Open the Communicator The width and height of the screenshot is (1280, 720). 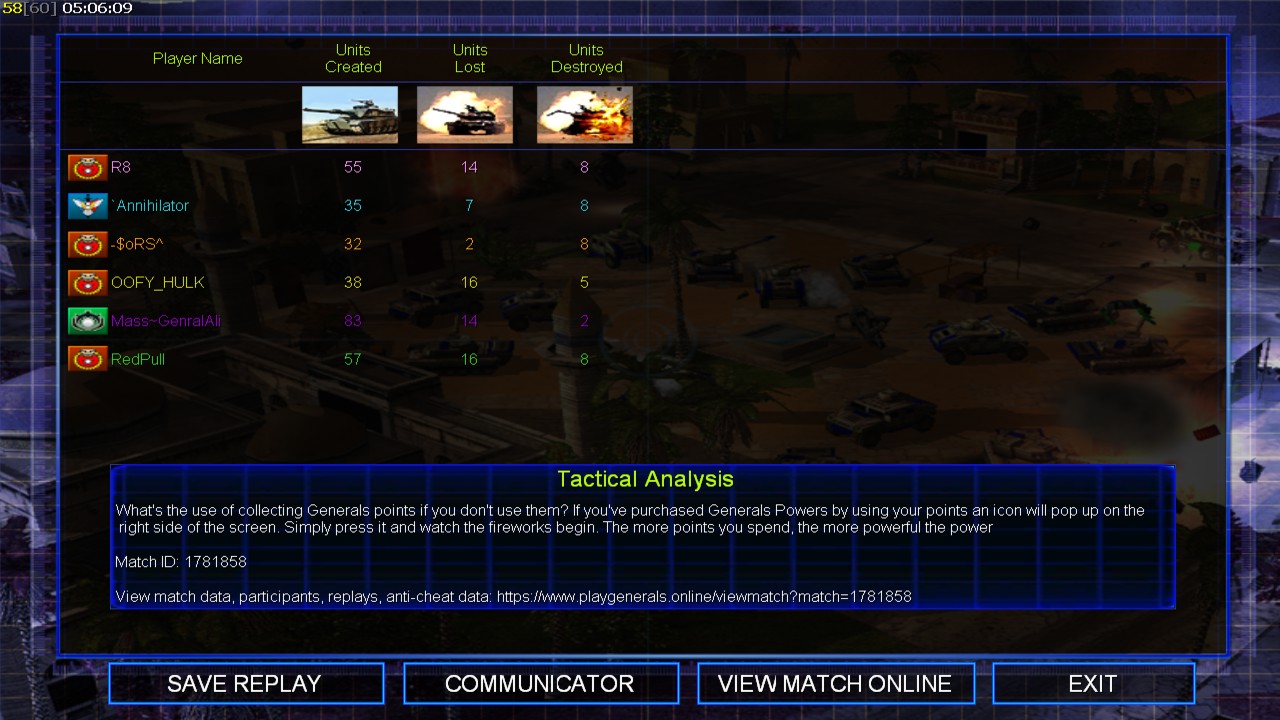(x=540, y=684)
